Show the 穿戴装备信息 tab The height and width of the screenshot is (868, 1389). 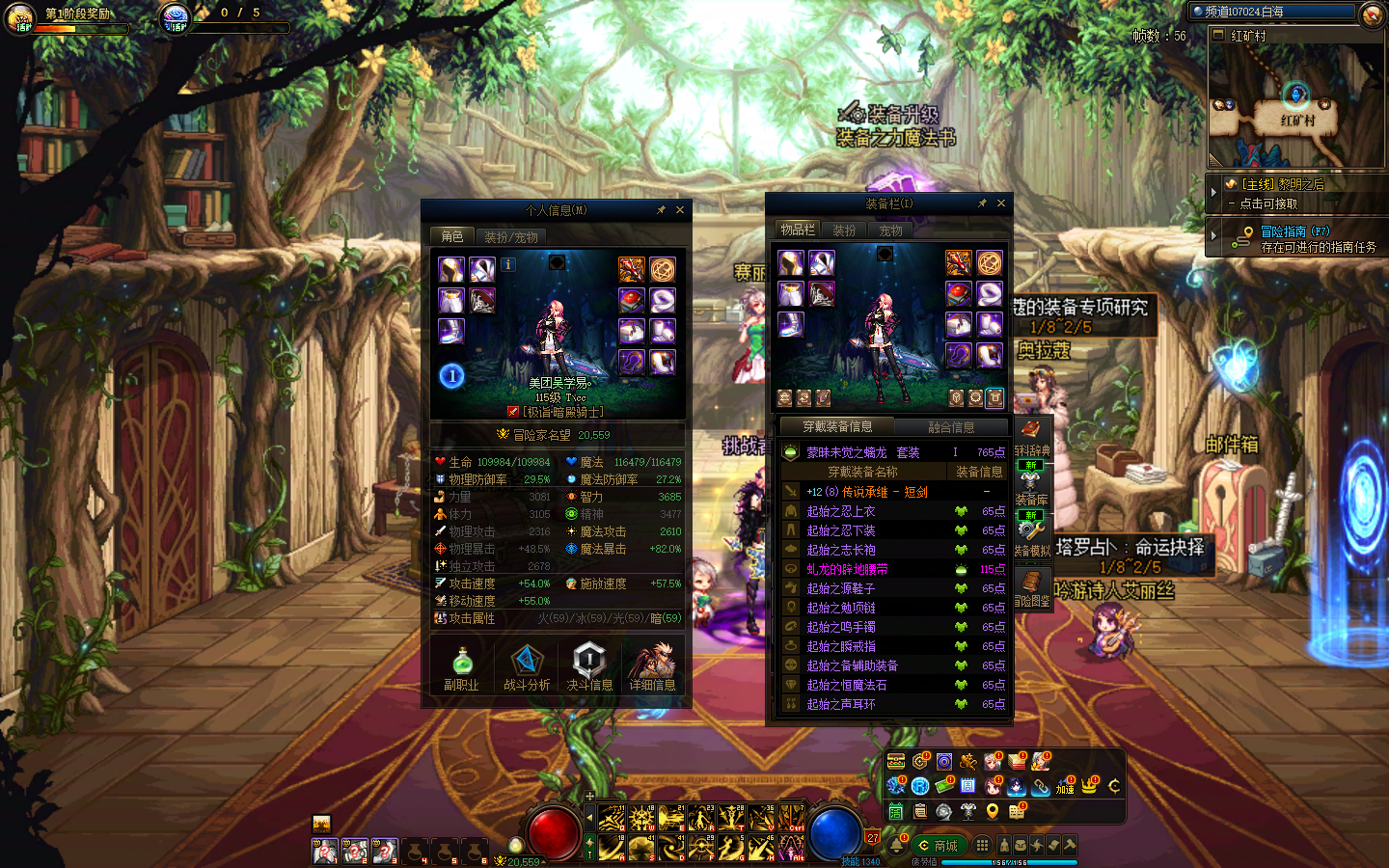click(x=837, y=426)
